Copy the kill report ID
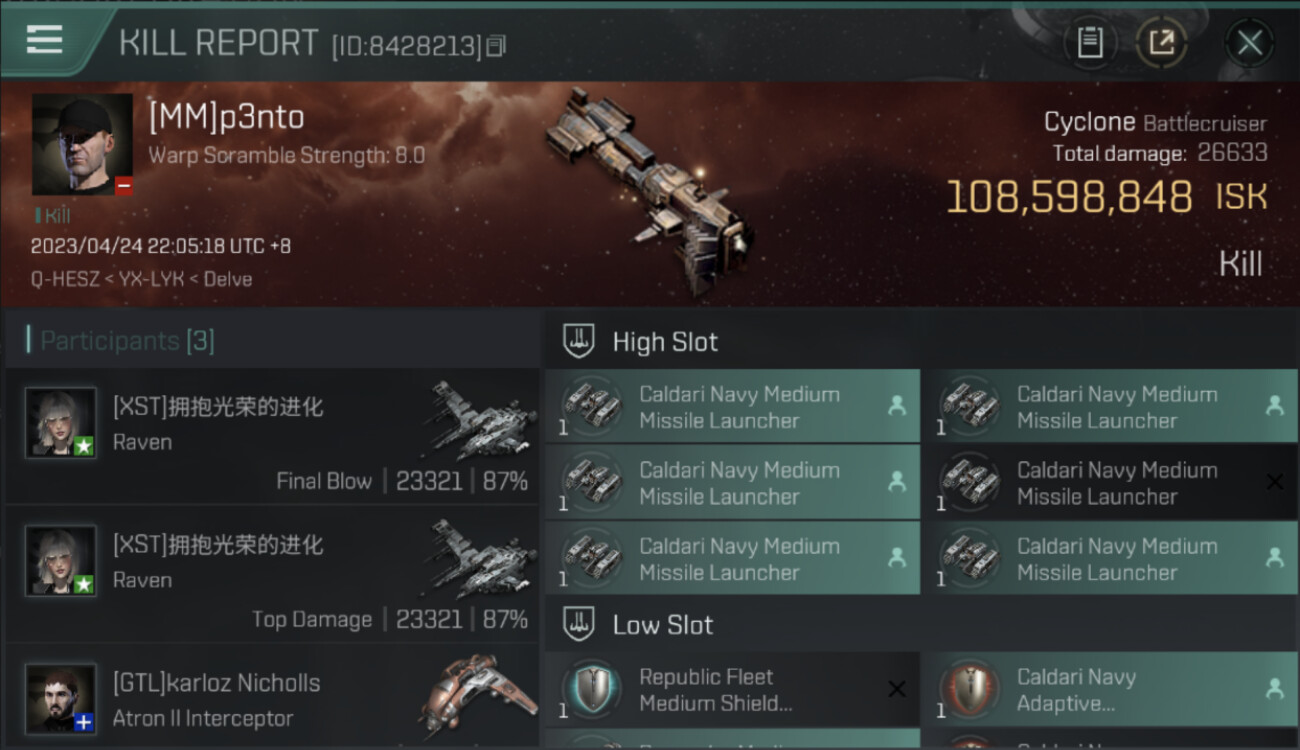Image resolution: width=1300 pixels, height=750 pixels. (497, 46)
